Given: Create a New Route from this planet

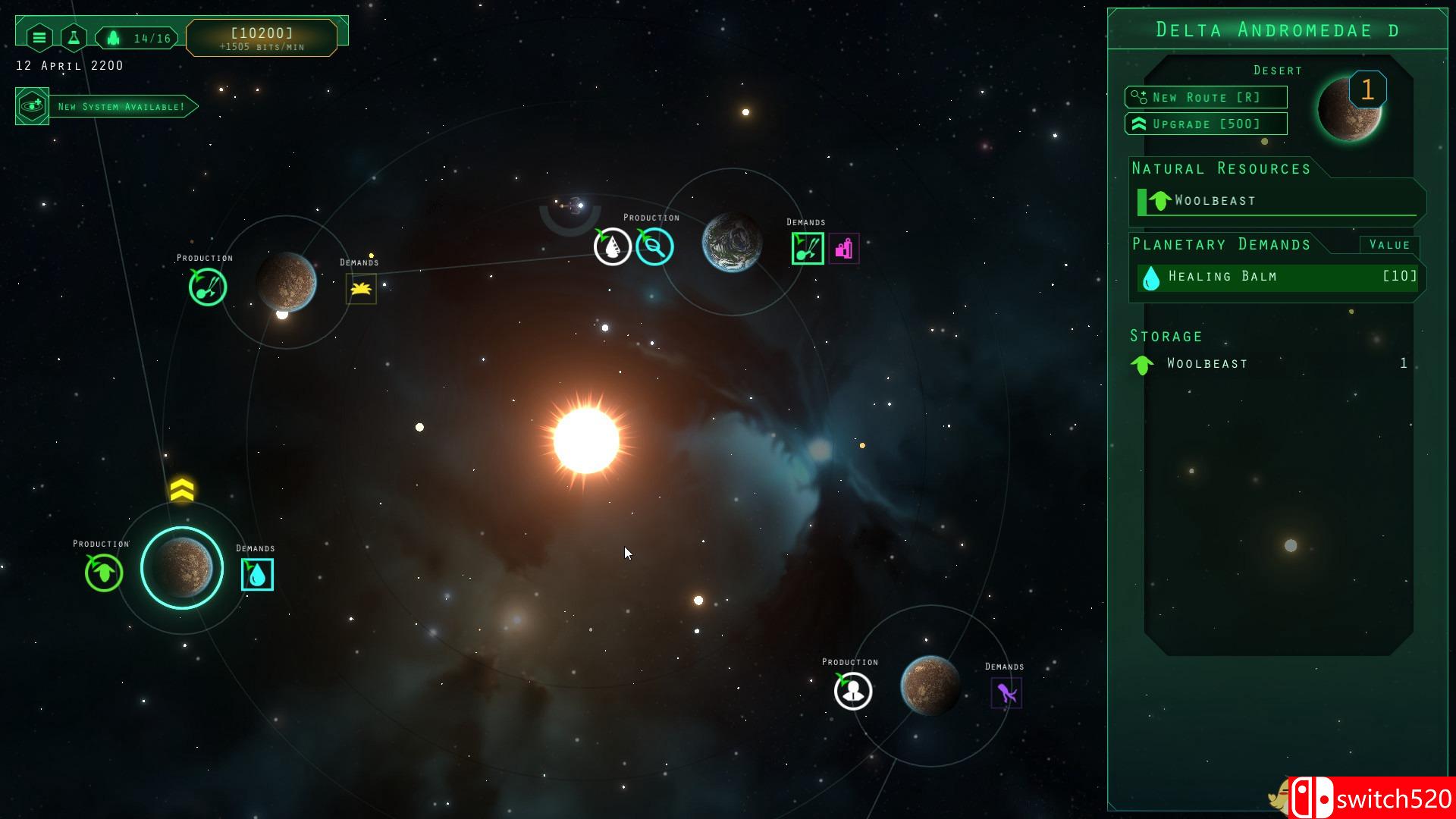Looking at the screenshot, I should click(x=1206, y=97).
